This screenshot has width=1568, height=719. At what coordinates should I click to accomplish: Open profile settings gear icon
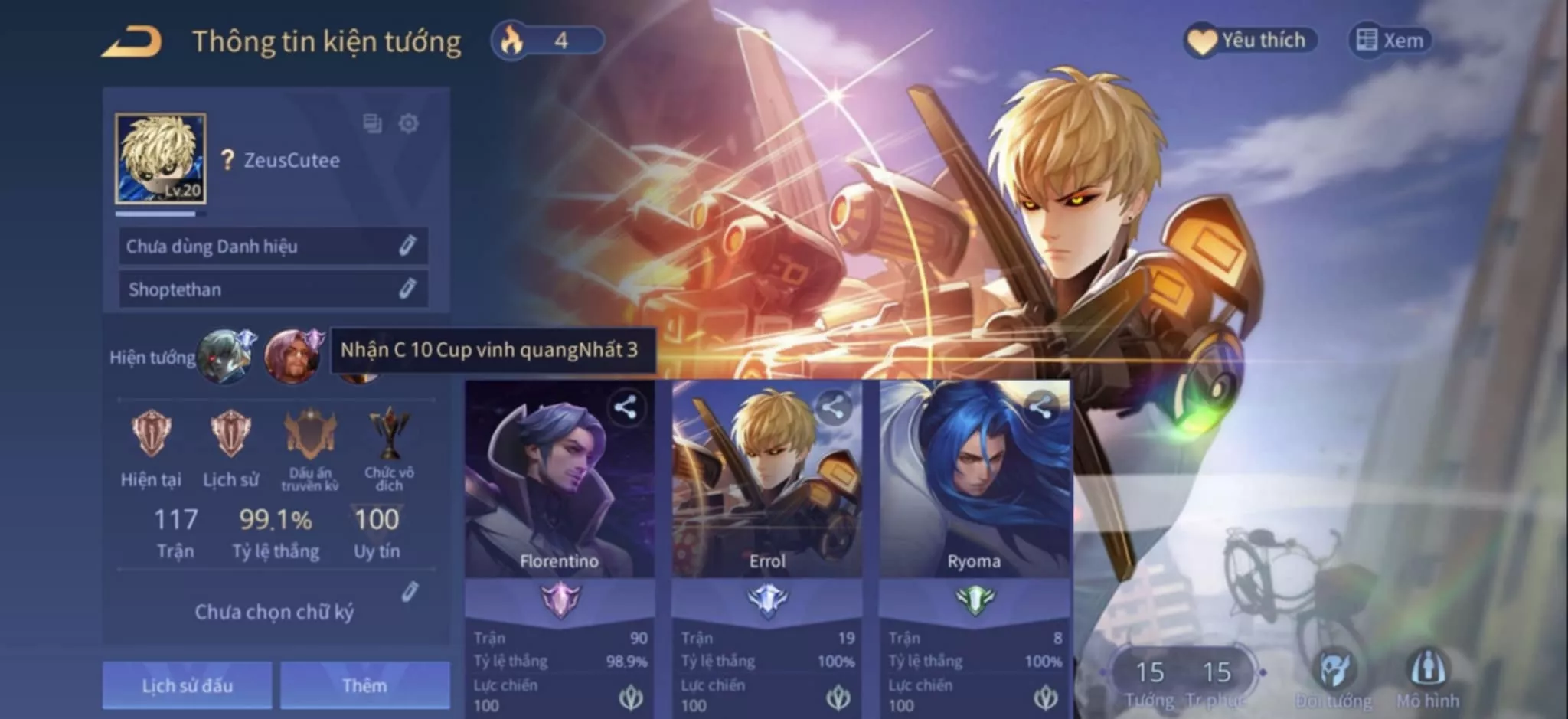pyautogui.click(x=409, y=123)
